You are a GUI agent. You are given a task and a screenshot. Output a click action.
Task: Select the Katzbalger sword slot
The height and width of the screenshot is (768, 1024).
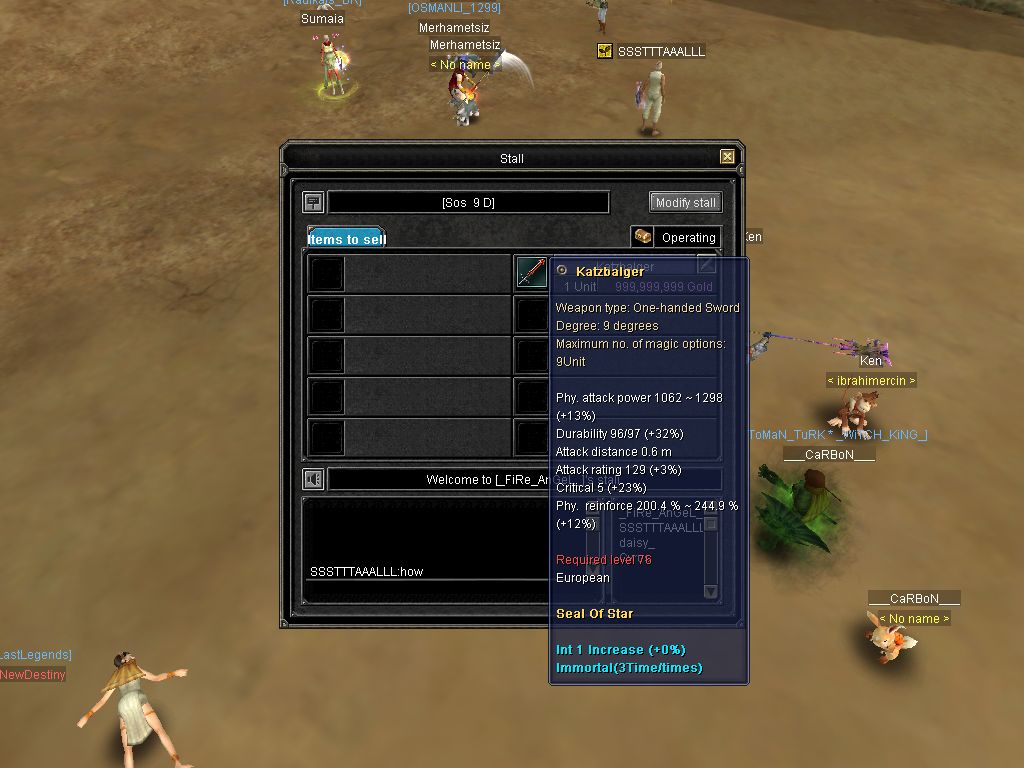tap(531, 271)
